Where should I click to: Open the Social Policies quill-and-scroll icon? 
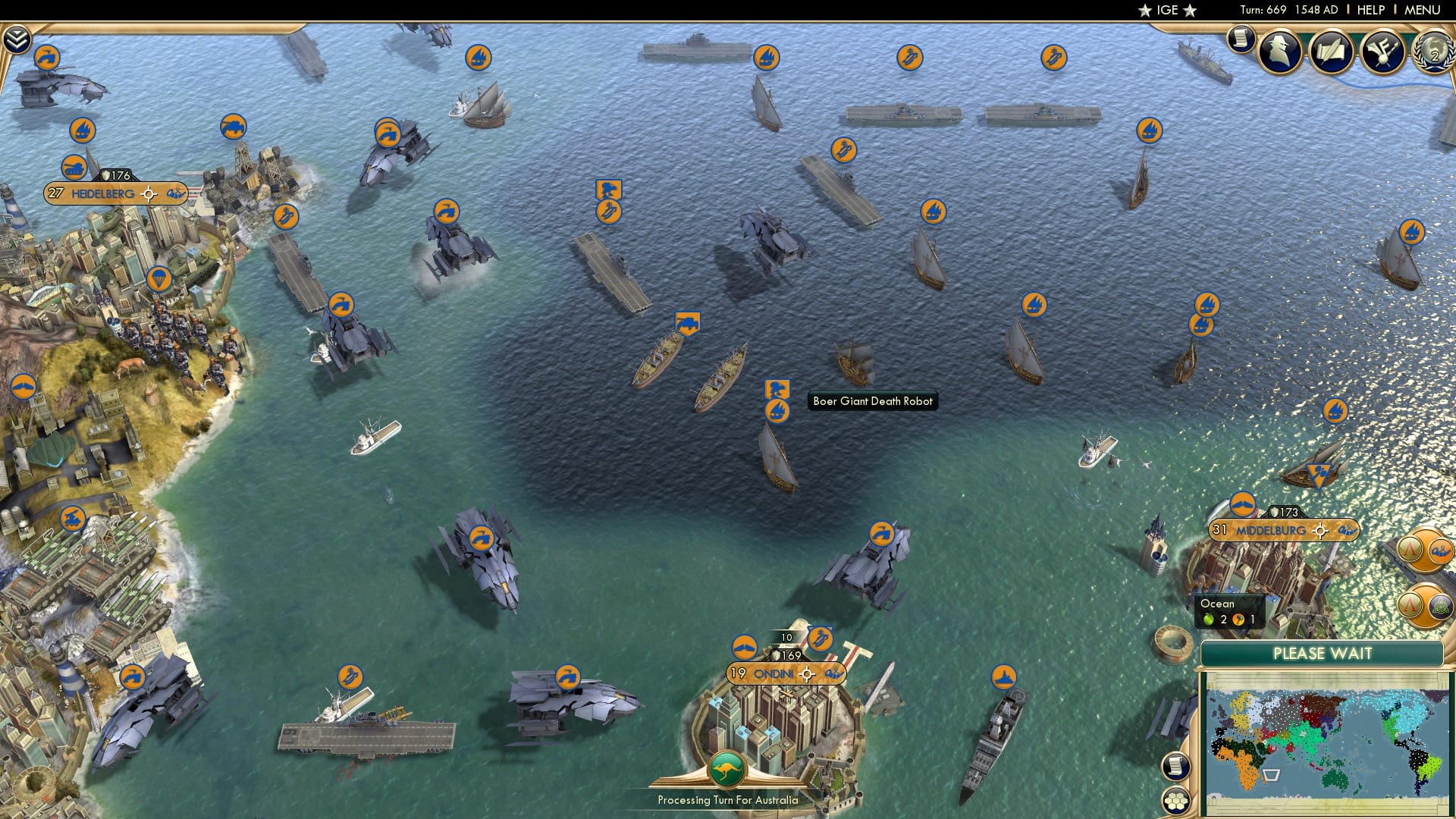1332,52
